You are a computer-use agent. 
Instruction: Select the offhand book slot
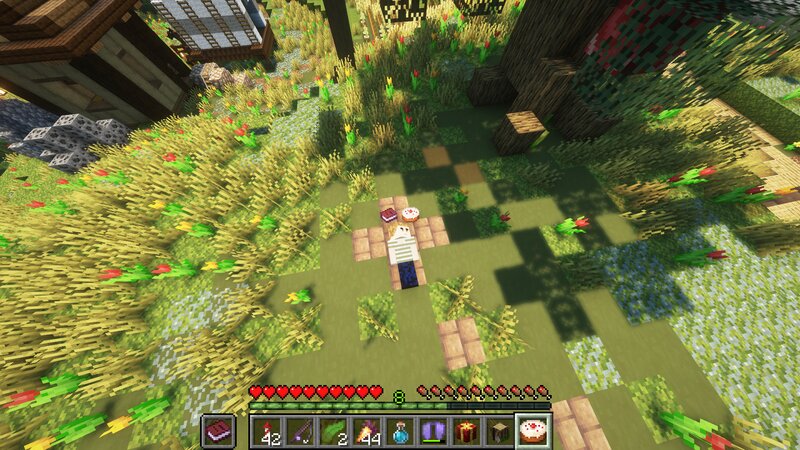click(218, 431)
